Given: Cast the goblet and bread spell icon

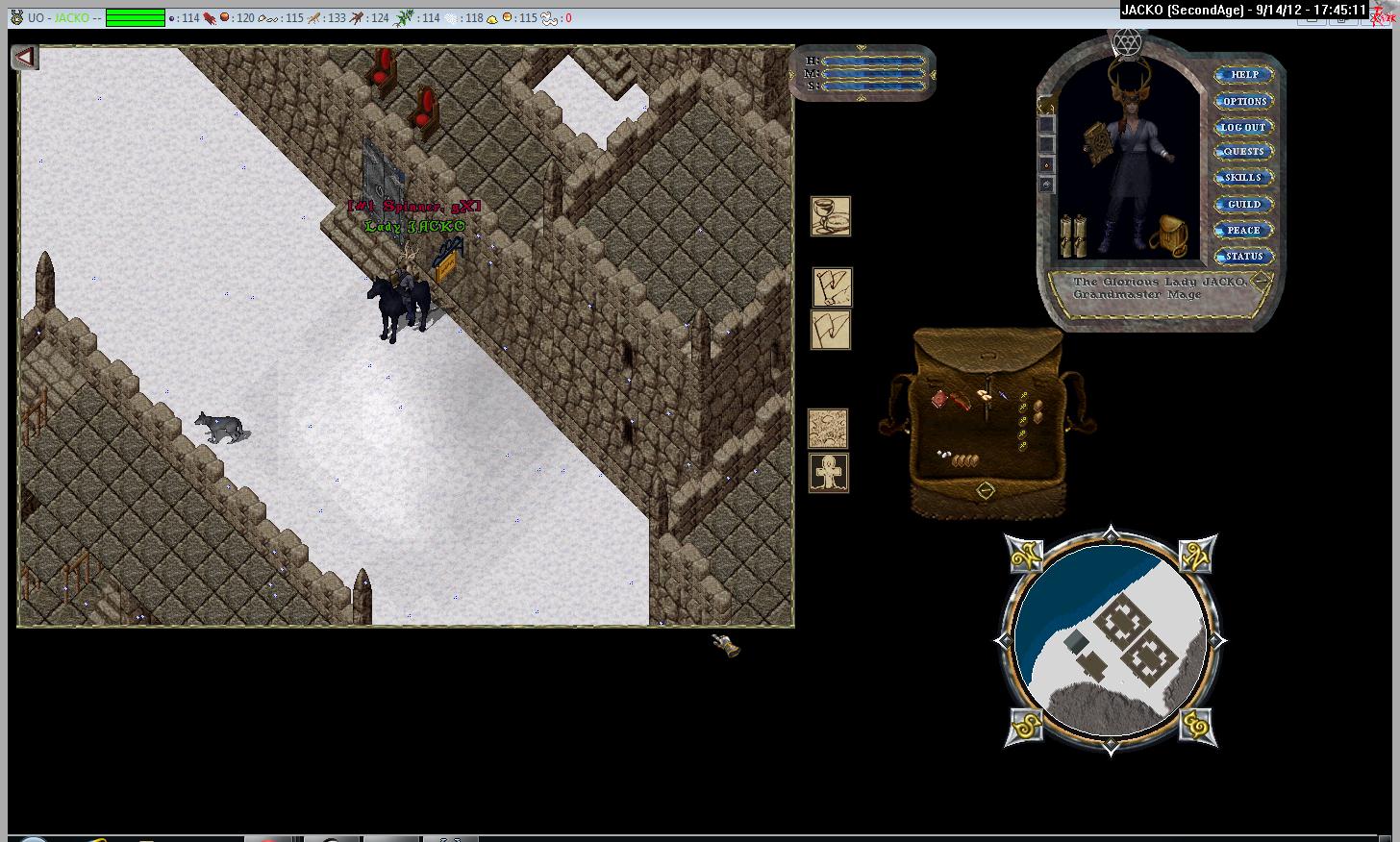Looking at the screenshot, I should (831, 216).
